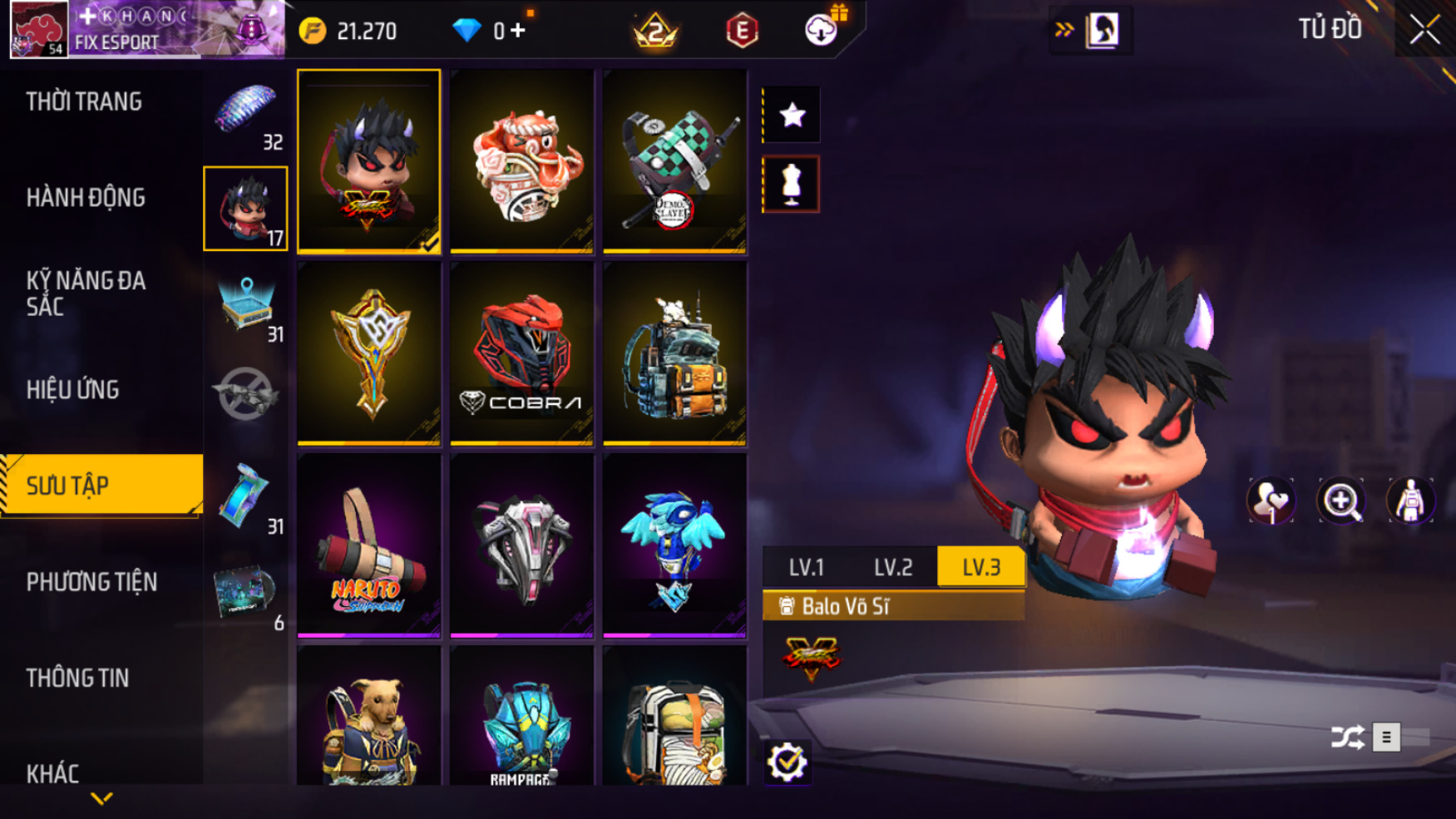
Task: Open the Thời Trang category
Action: coord(84,101)
